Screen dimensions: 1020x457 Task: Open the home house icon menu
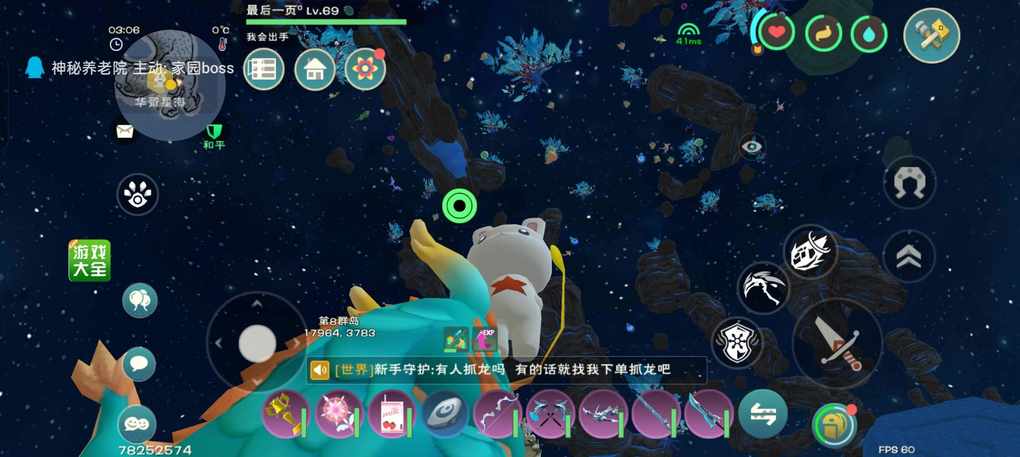pyautogui.click(x=314, y=69)
